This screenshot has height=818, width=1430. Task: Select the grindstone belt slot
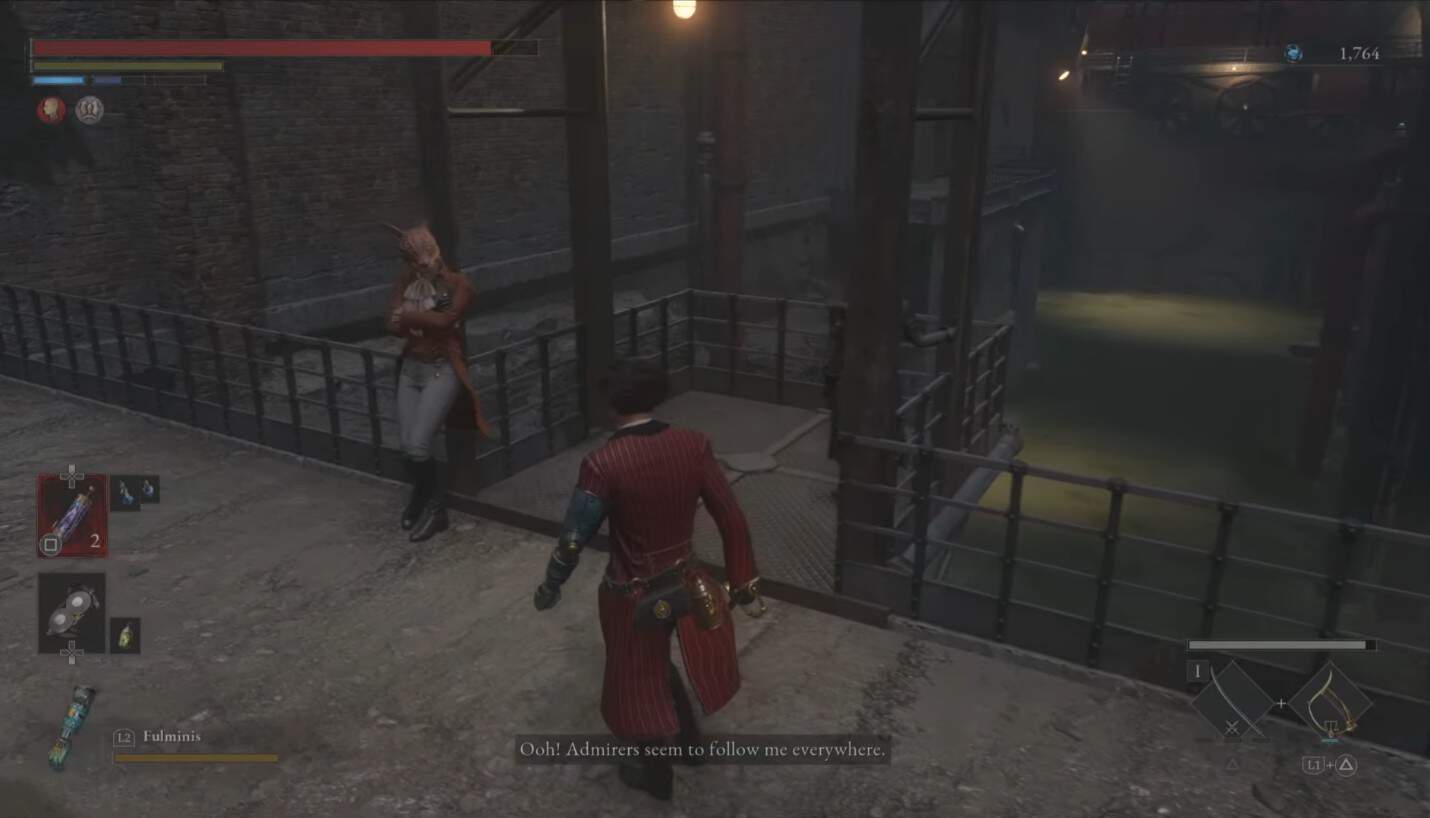click(72, 613)
